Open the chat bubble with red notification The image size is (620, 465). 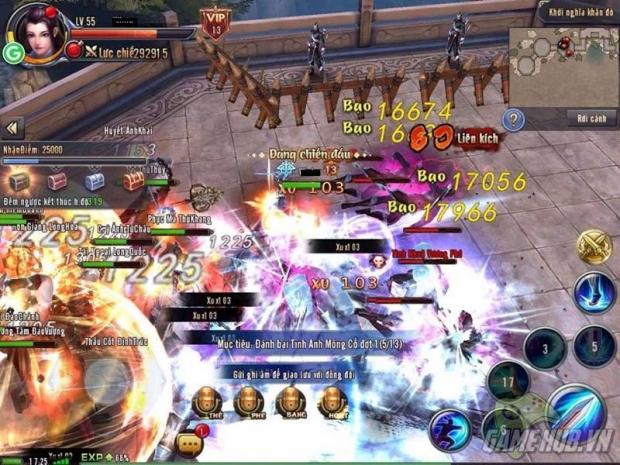point(189,442)
